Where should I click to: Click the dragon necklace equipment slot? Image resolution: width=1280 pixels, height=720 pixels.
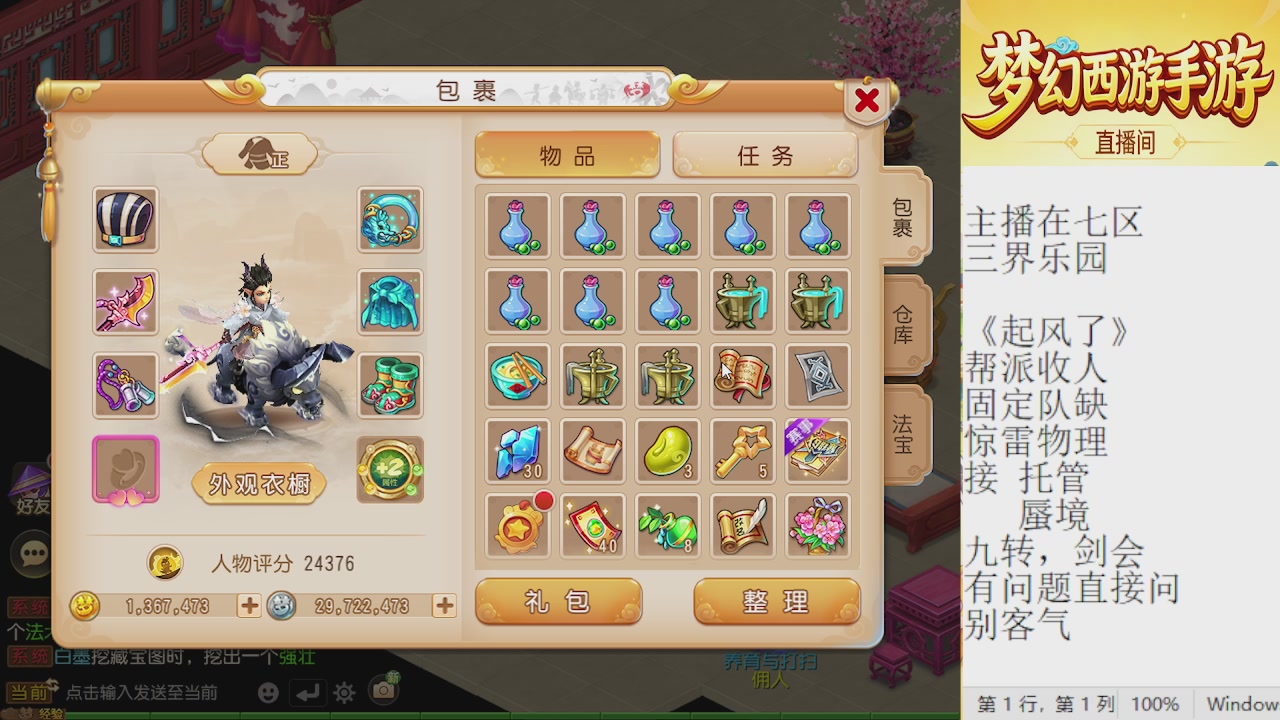[x=390, y=221]
